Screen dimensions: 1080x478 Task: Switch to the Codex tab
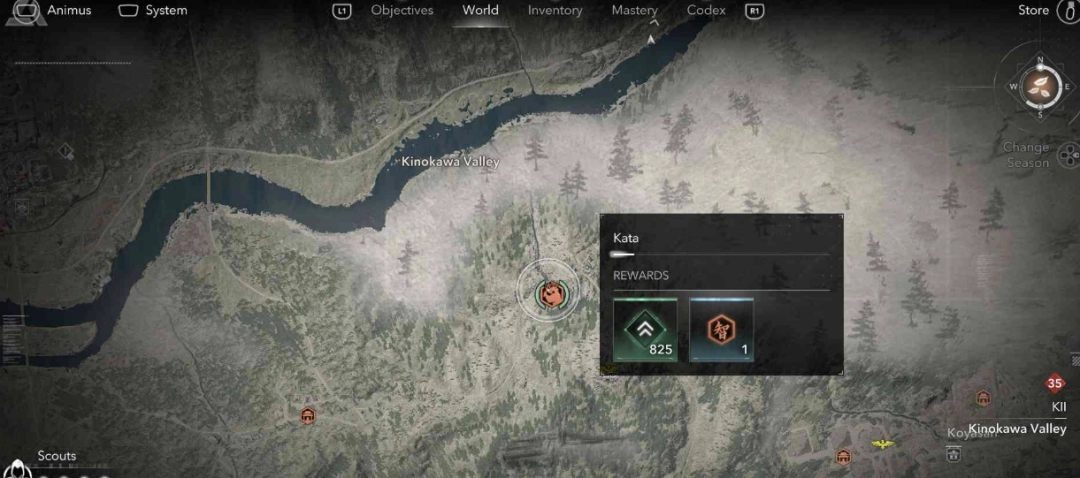coord(706,11)
